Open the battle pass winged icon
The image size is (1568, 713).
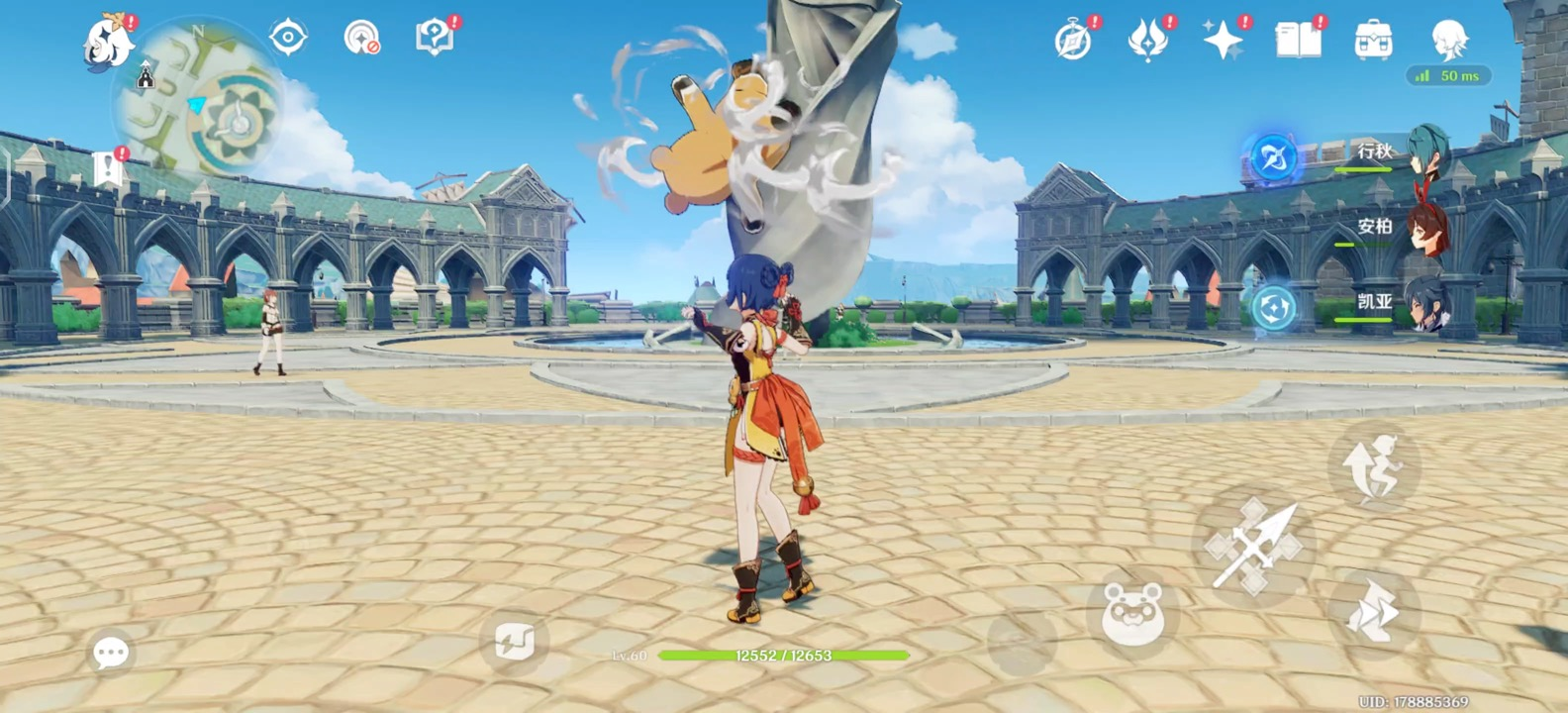tap(1147, 42)
